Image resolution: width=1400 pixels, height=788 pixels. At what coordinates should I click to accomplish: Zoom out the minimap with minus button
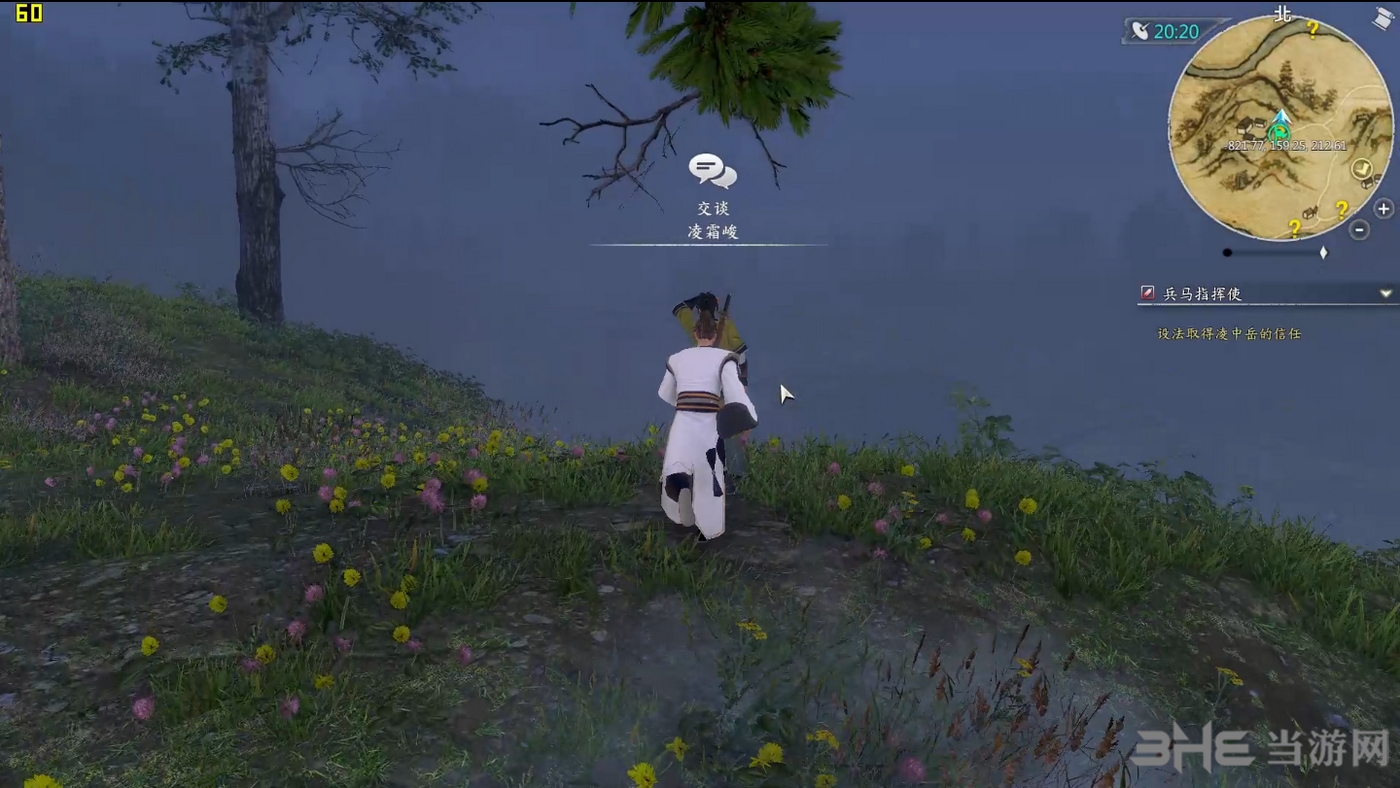(x=1359, y=230)
